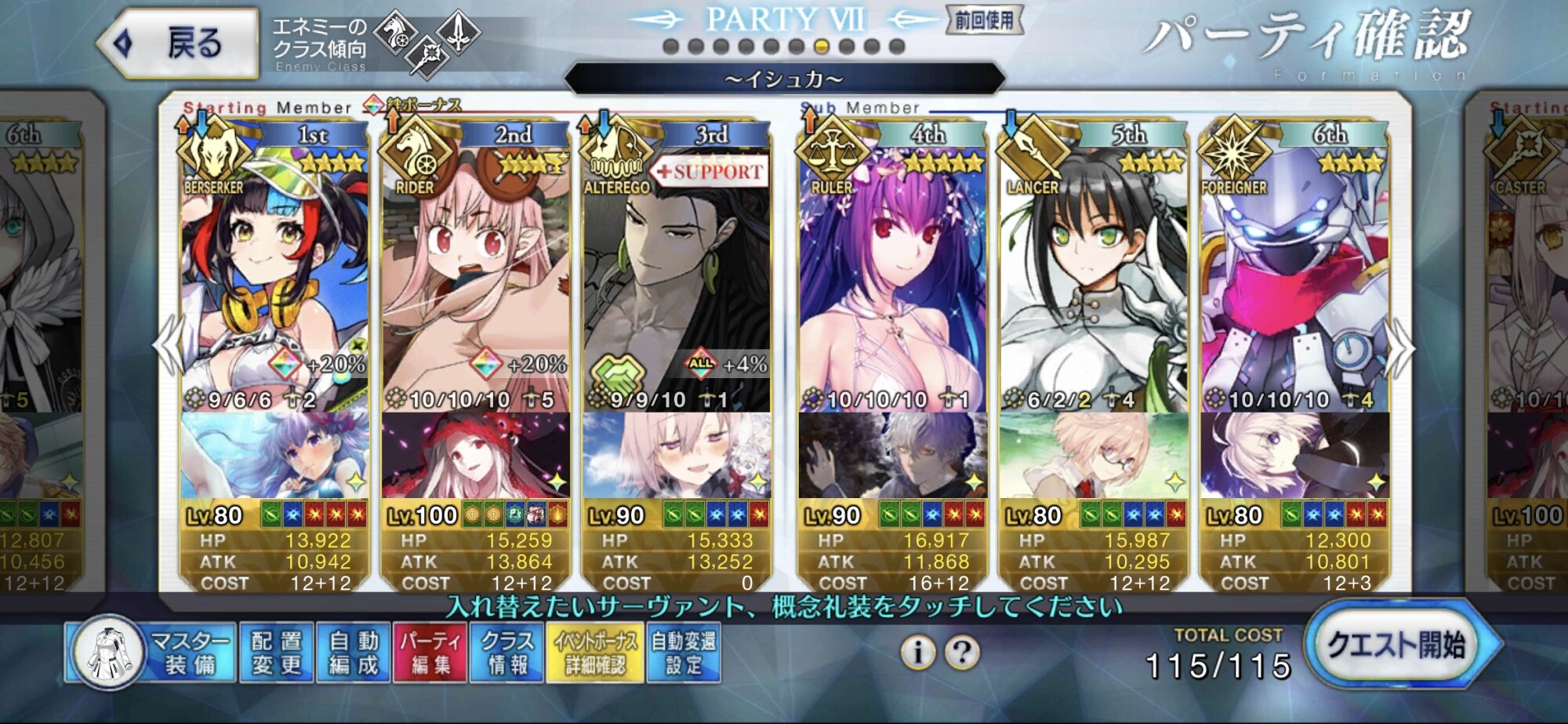
Task: Click the round info 'i' icon
Action: point(917,652)
